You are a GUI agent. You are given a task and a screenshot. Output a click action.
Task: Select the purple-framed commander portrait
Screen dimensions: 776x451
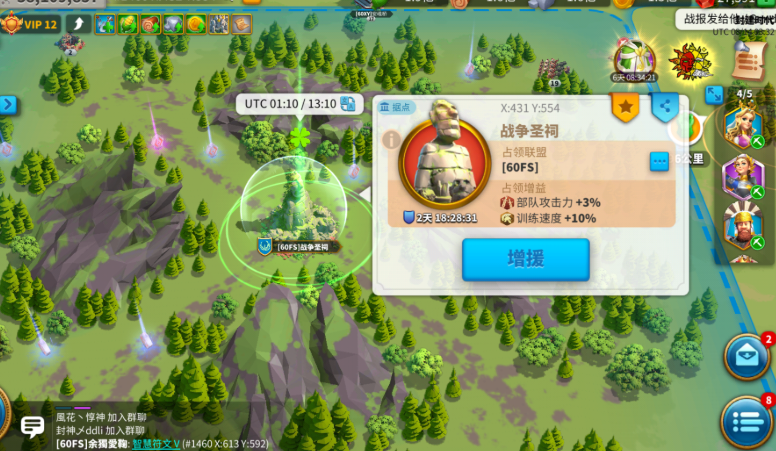point(742,176)
